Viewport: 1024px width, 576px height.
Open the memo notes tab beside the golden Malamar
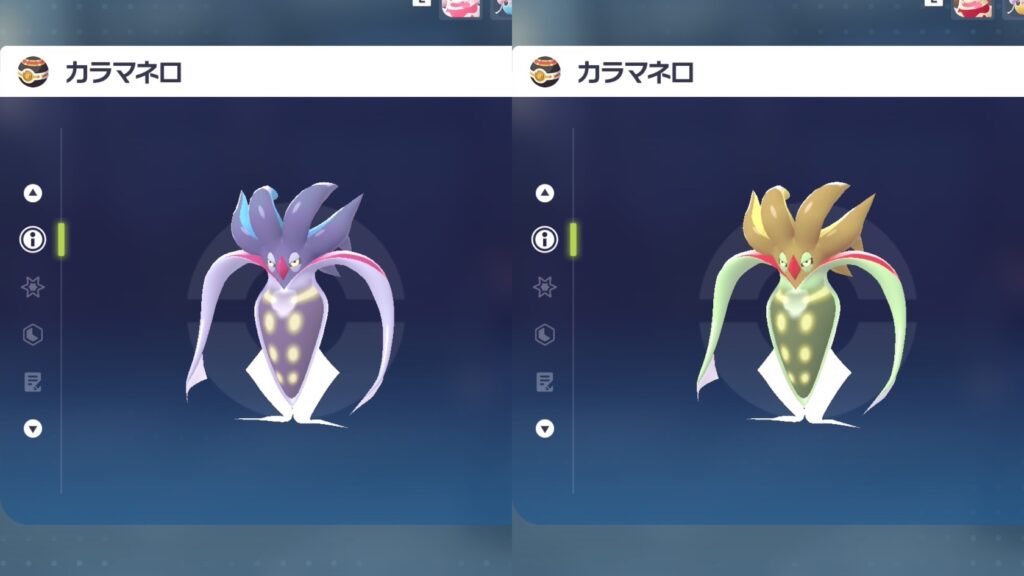click(x=545, y=381)
